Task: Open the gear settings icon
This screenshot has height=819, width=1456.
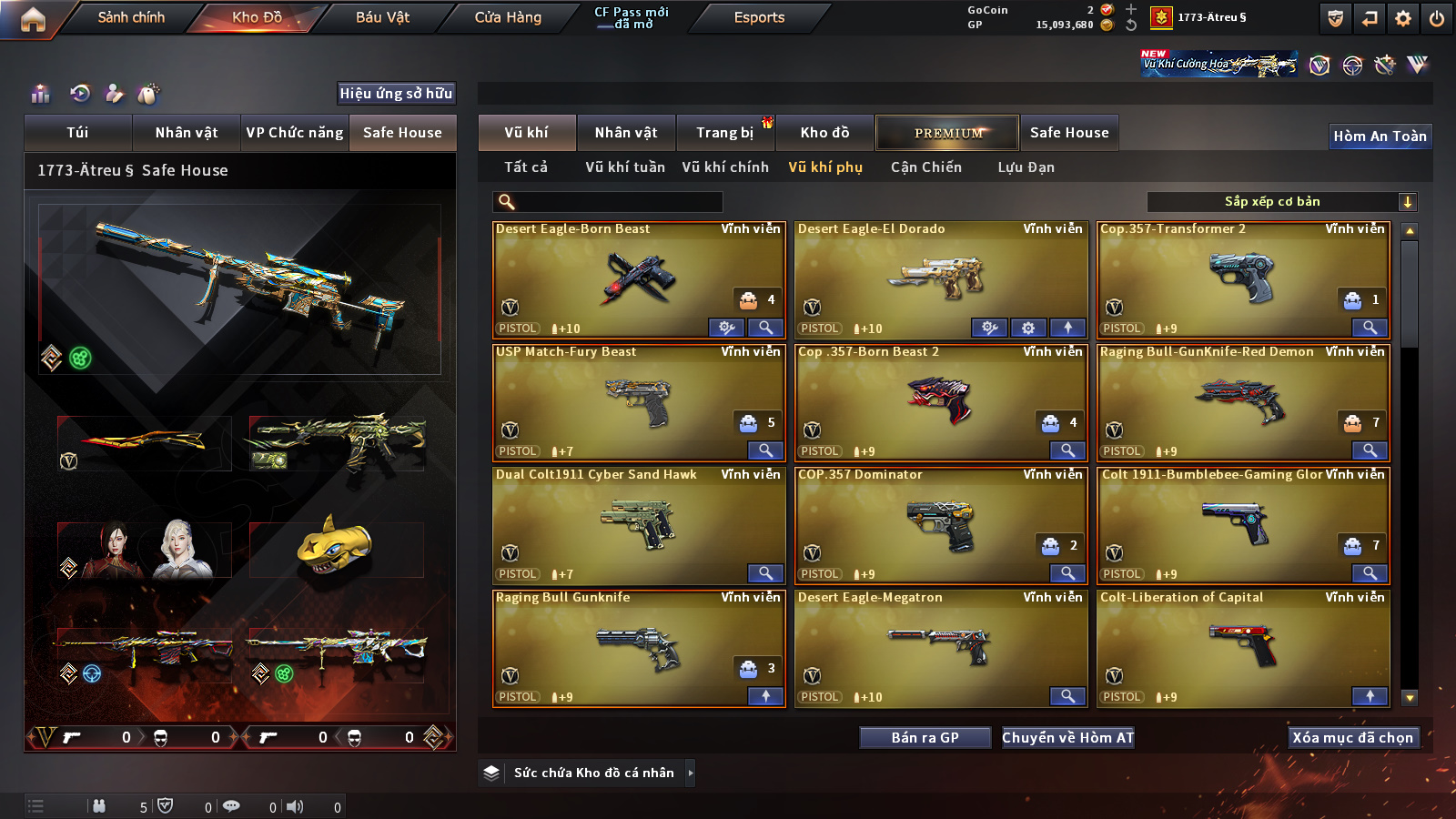Action: [1403, 18]
